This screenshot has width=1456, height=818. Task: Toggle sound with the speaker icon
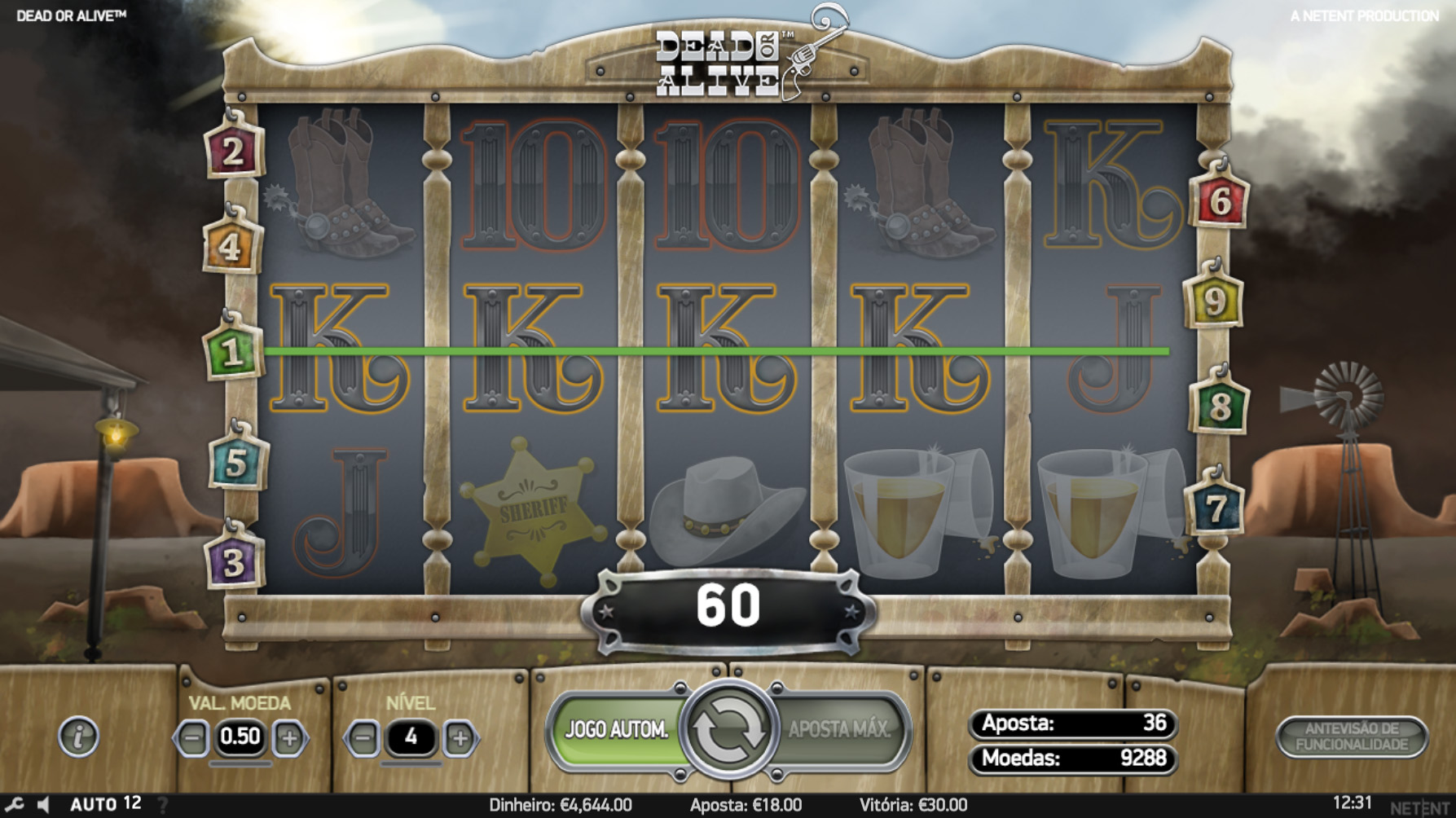point(44,805)
